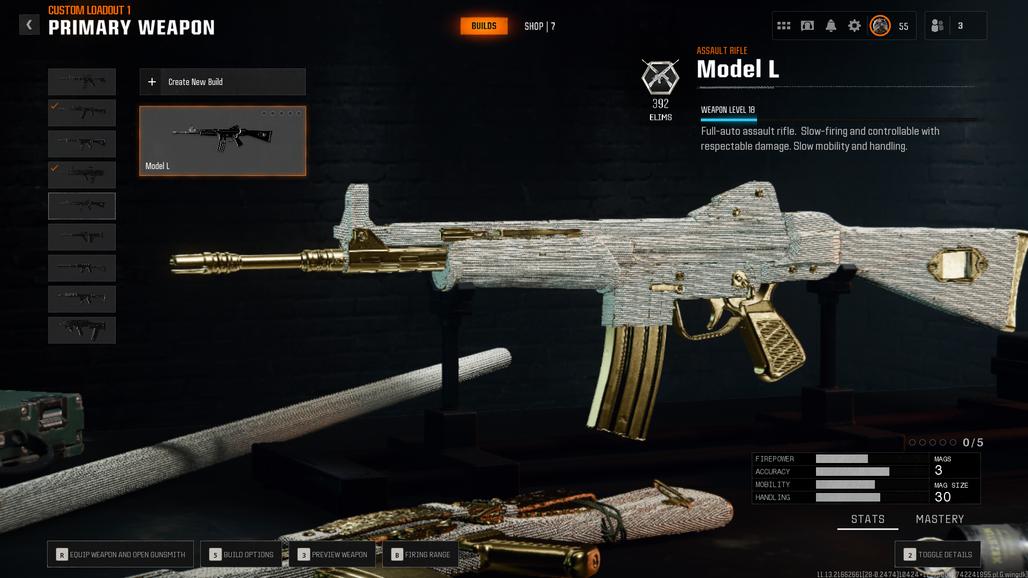Open settings gear icon
Viewport: 1028px width, 578px height.
pos(854,26)
